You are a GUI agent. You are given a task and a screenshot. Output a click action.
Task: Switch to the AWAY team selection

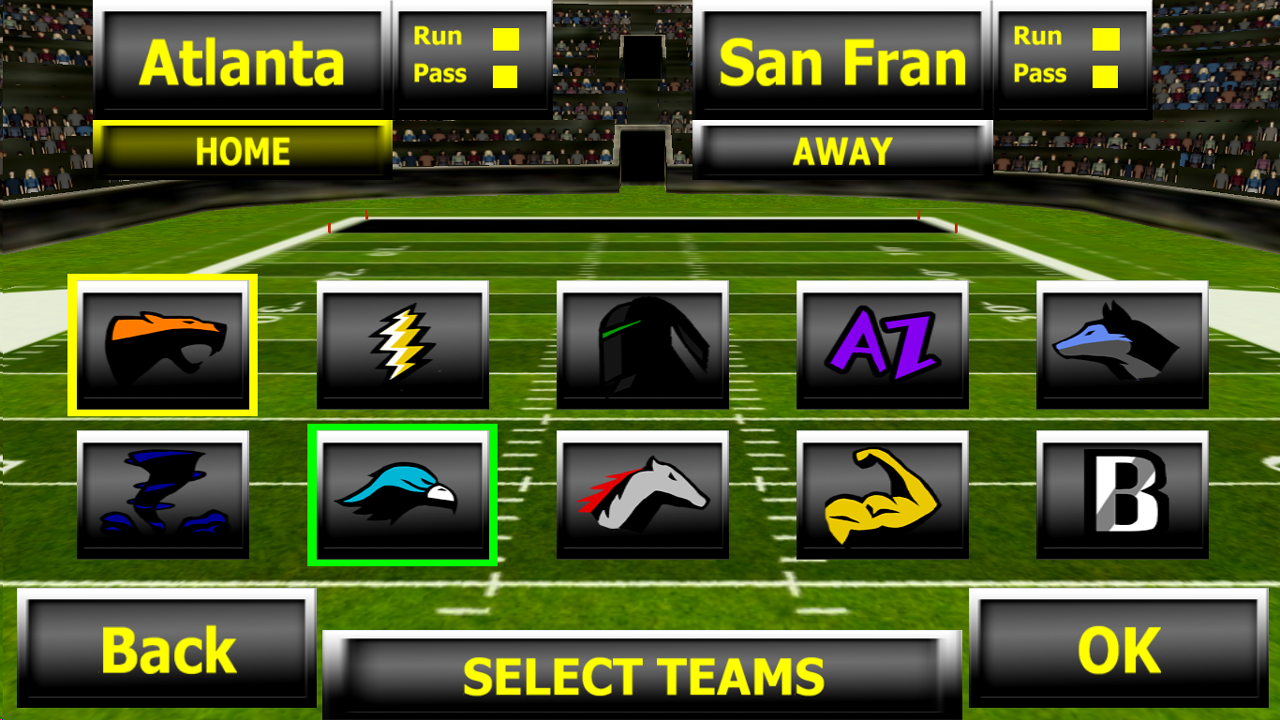pos(841,150)
